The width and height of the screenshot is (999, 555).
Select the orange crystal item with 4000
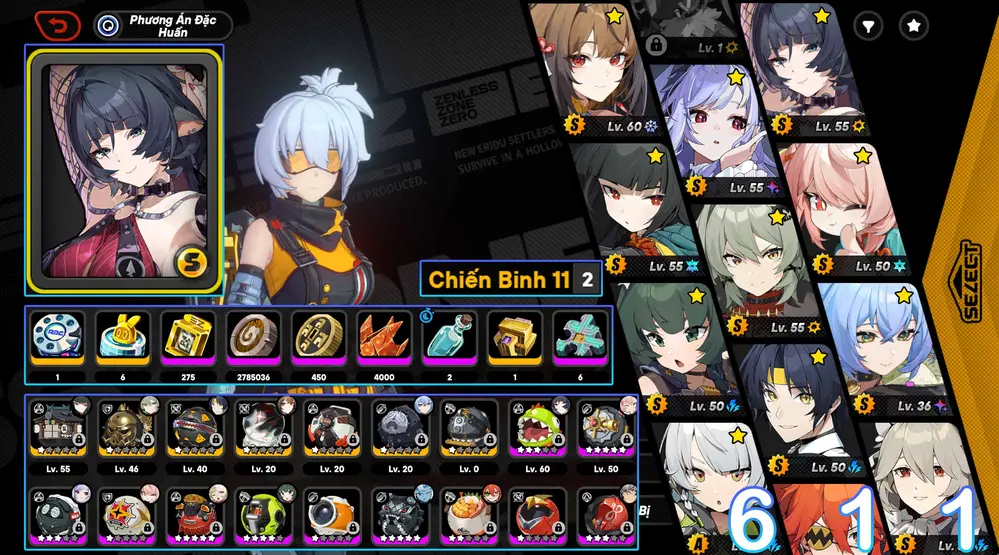click(384, 338)
